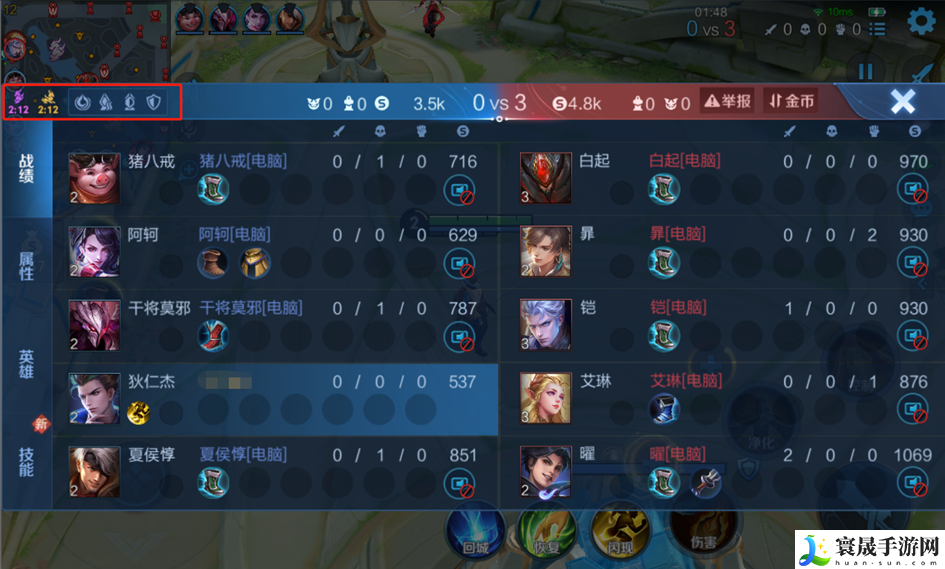The height and width of the screenshot is (569, 945).
Task: Toggle the 金币 gold sort button
Action: click(x=790, y=101)
